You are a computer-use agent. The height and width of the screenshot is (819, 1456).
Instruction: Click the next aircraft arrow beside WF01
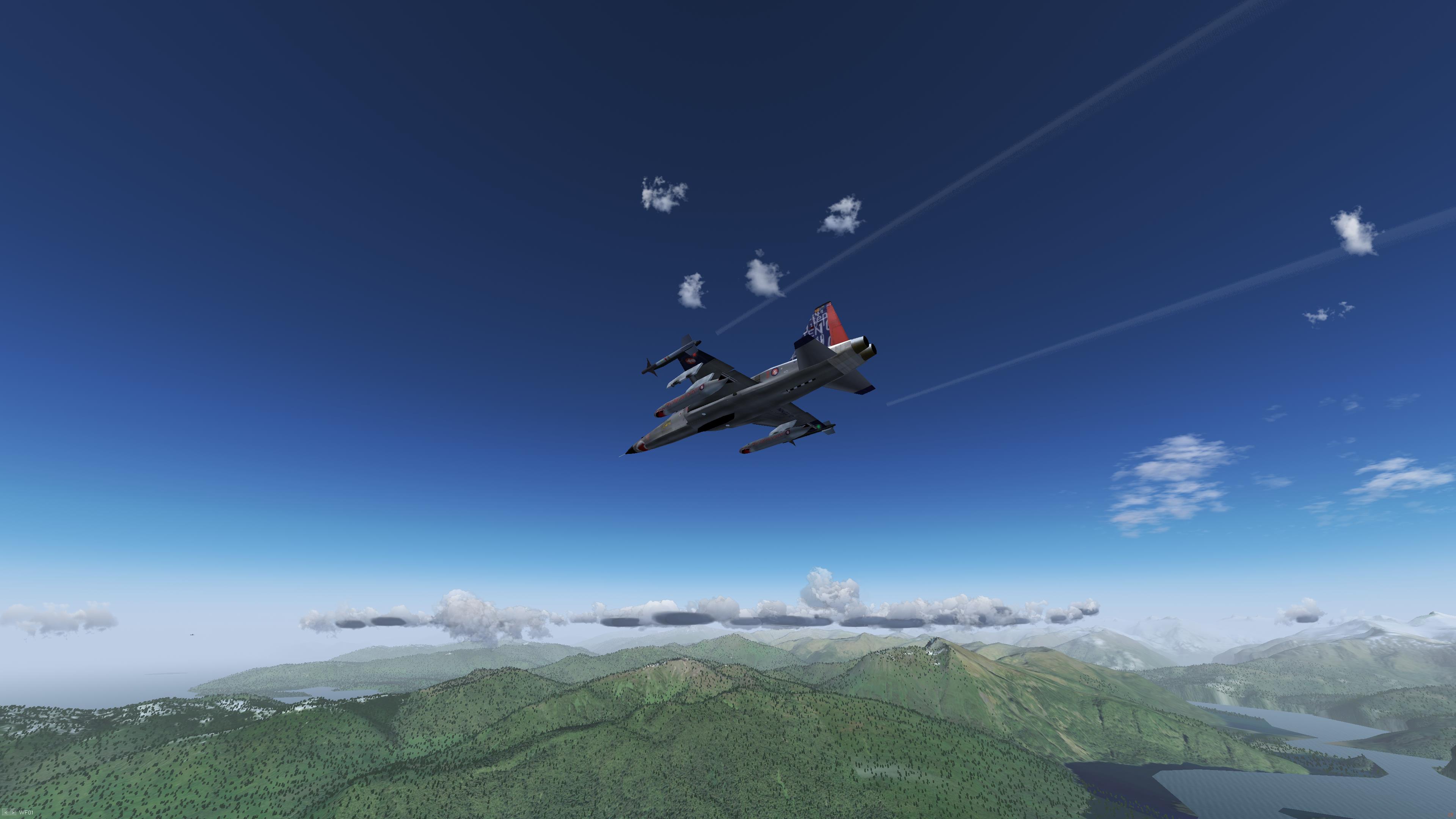coord(14,813)
